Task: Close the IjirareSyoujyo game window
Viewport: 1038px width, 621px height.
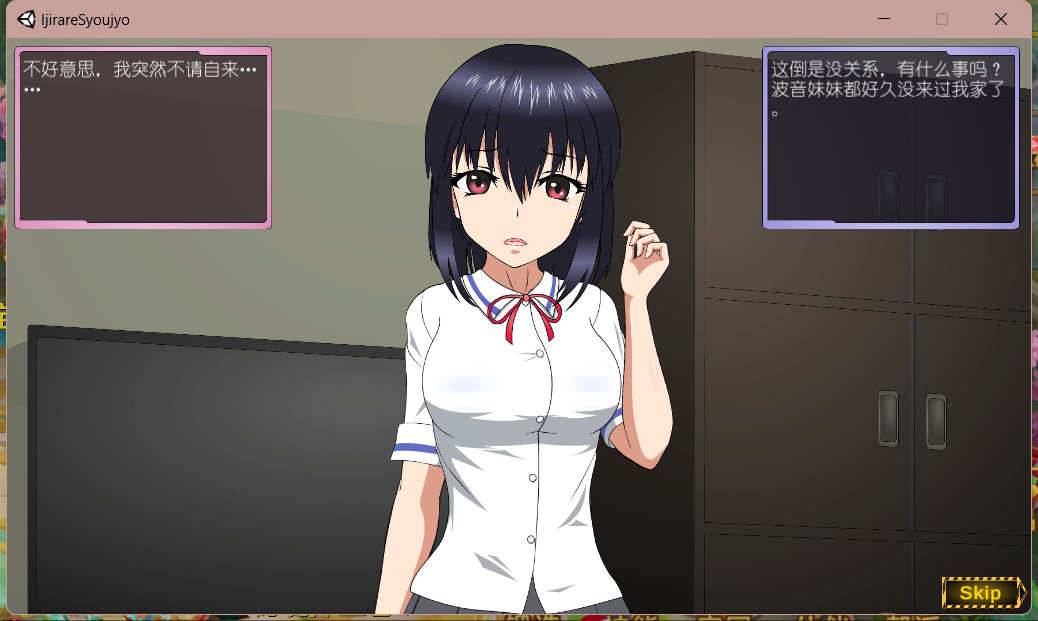Action: click(1000, 19)
